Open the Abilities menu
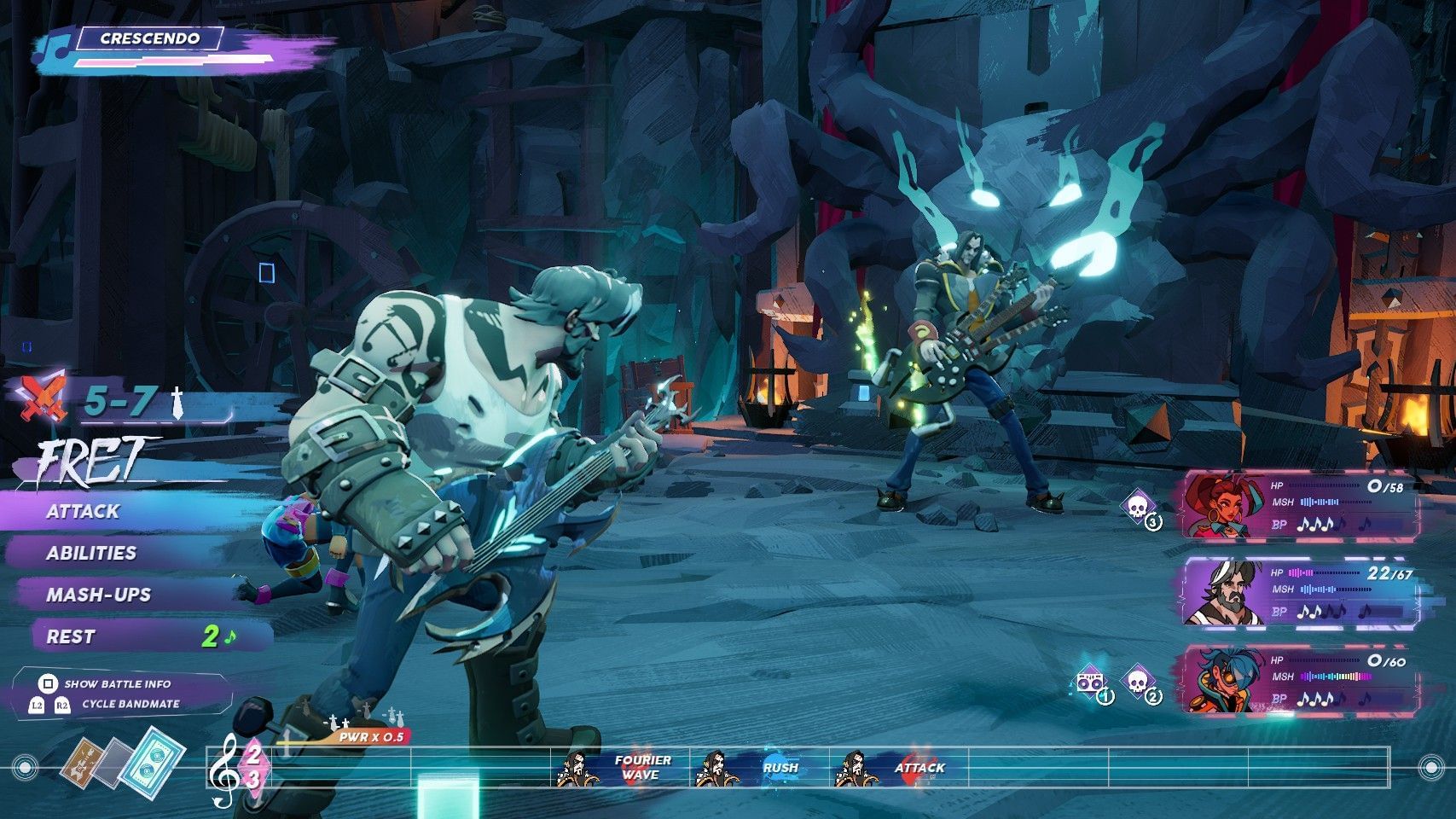The width and height of the screenshot is (1456, 819). click(x=91, y=553)
